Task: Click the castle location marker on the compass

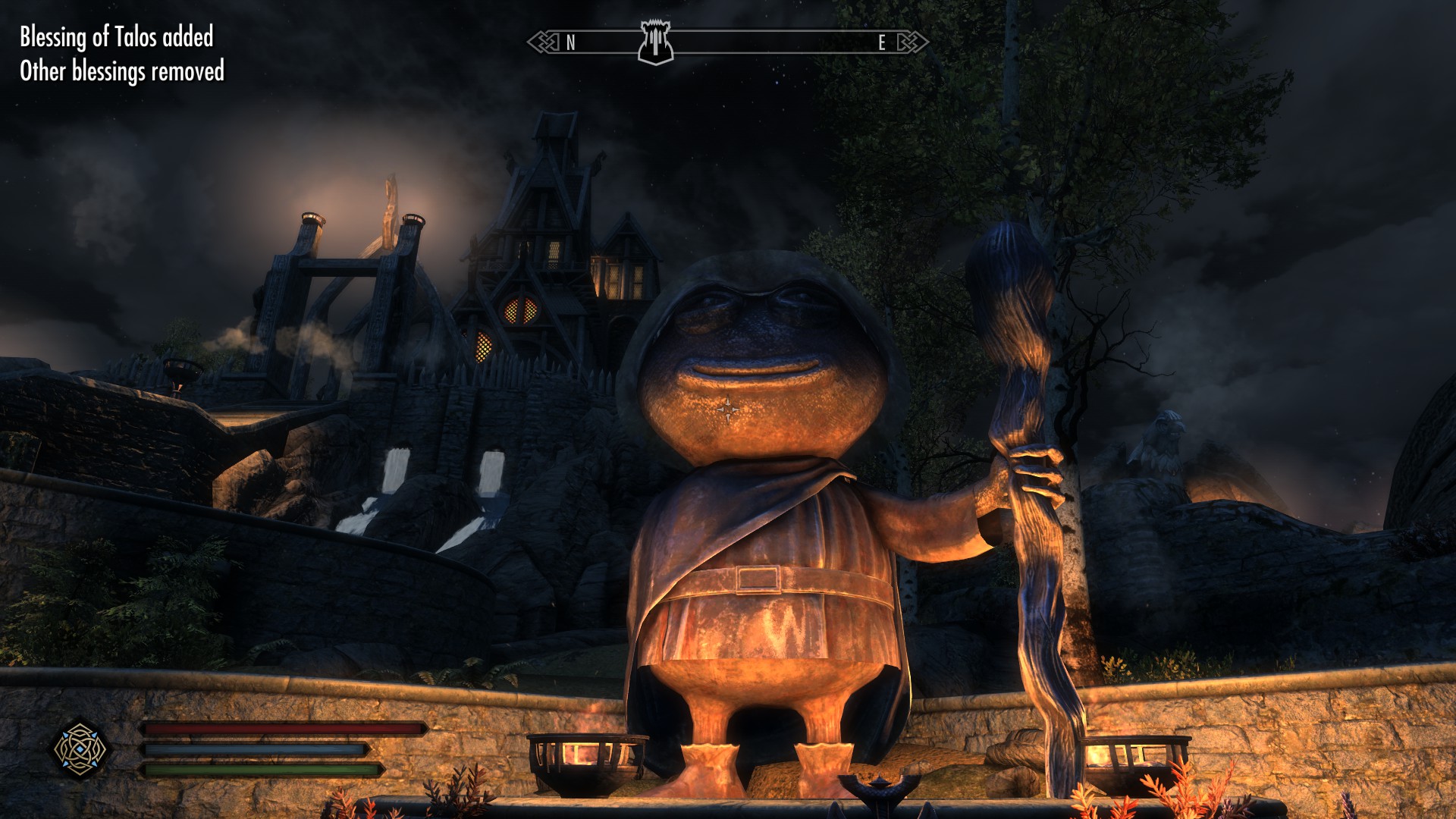Action: click(654, 42)
